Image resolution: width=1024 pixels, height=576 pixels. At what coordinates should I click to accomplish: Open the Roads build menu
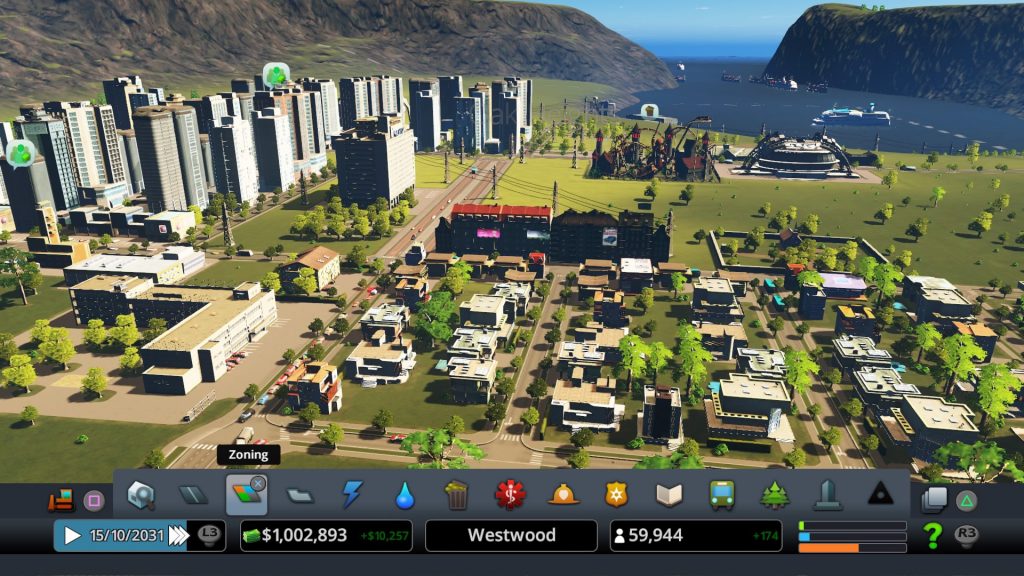tap(193, 494)
